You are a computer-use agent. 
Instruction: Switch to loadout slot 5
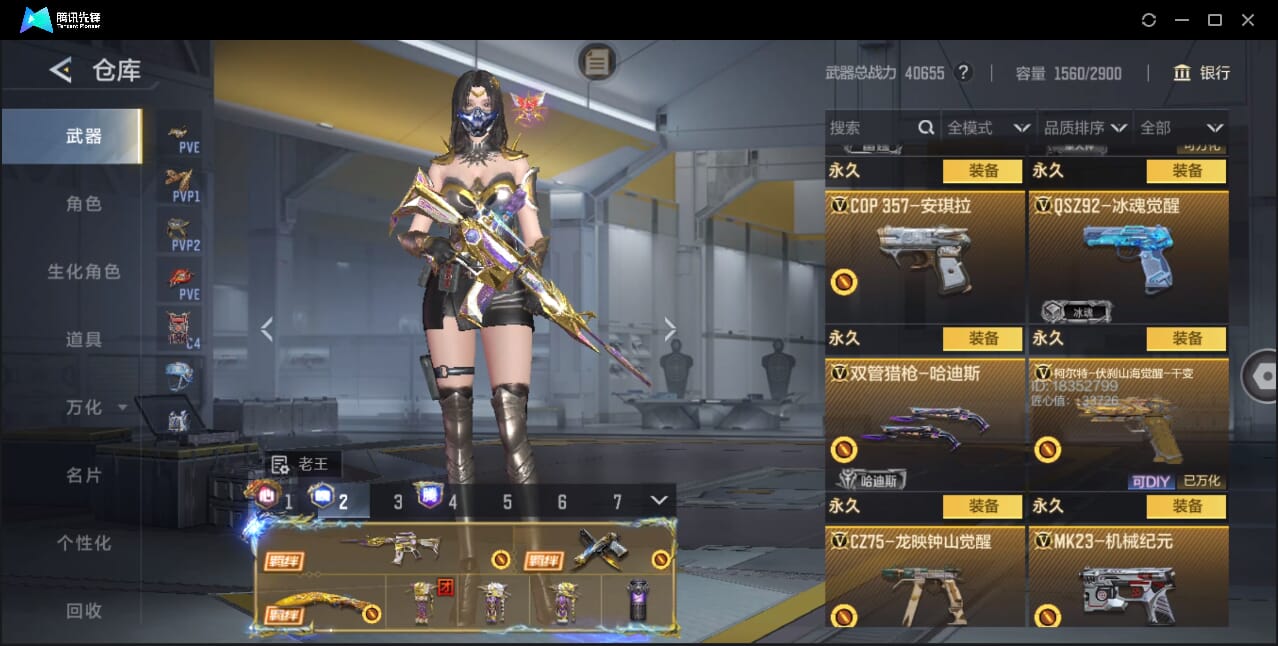point(507,502)
